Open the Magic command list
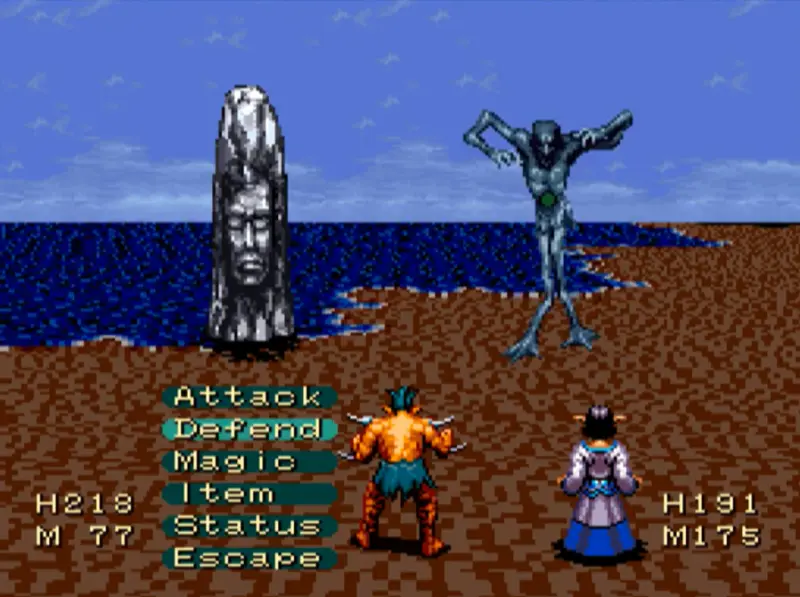 point(236,461)
